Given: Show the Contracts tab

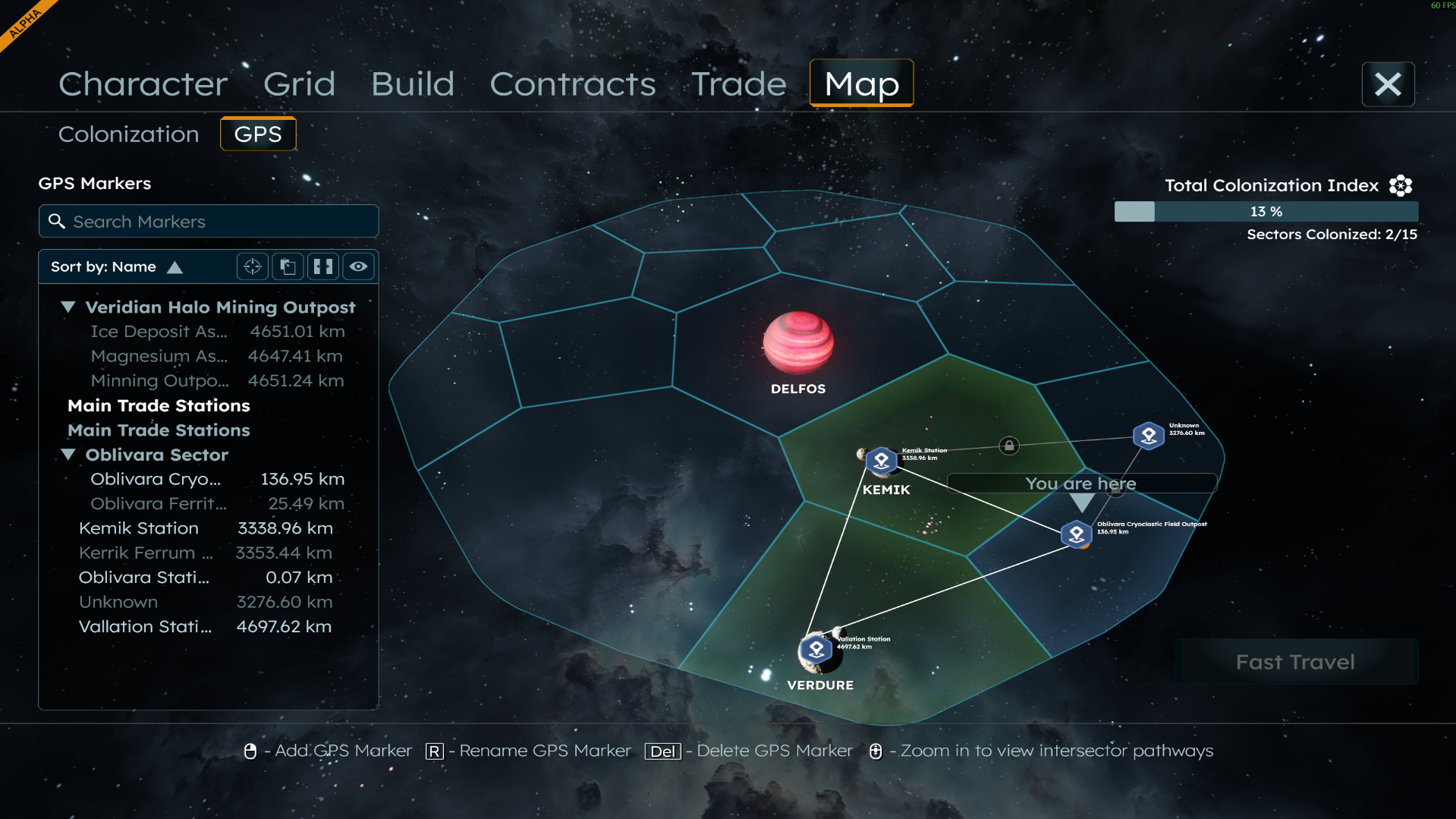Looking at the screenshot, I should [572, 84].
